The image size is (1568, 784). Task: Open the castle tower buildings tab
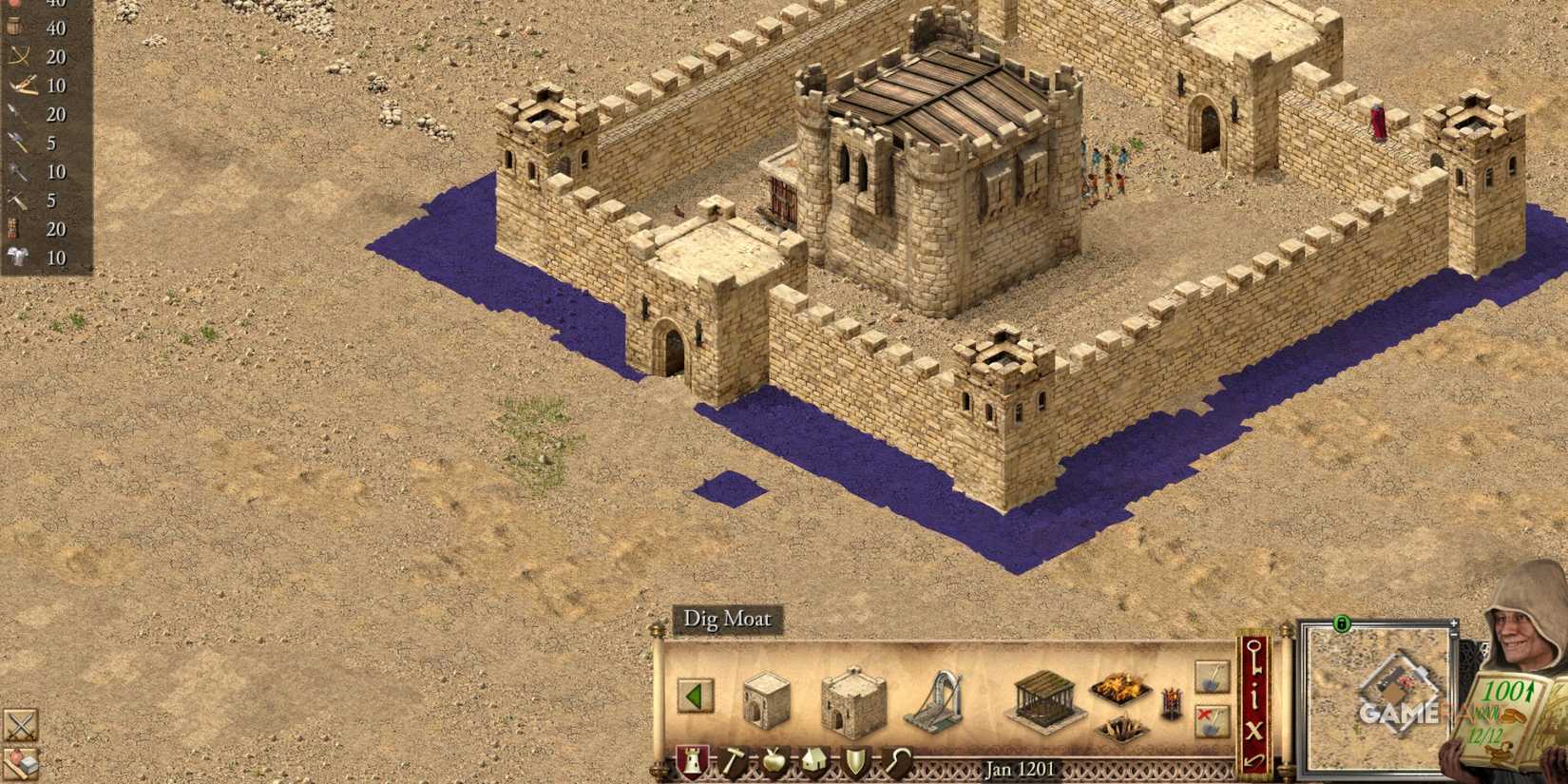point(691,759)
